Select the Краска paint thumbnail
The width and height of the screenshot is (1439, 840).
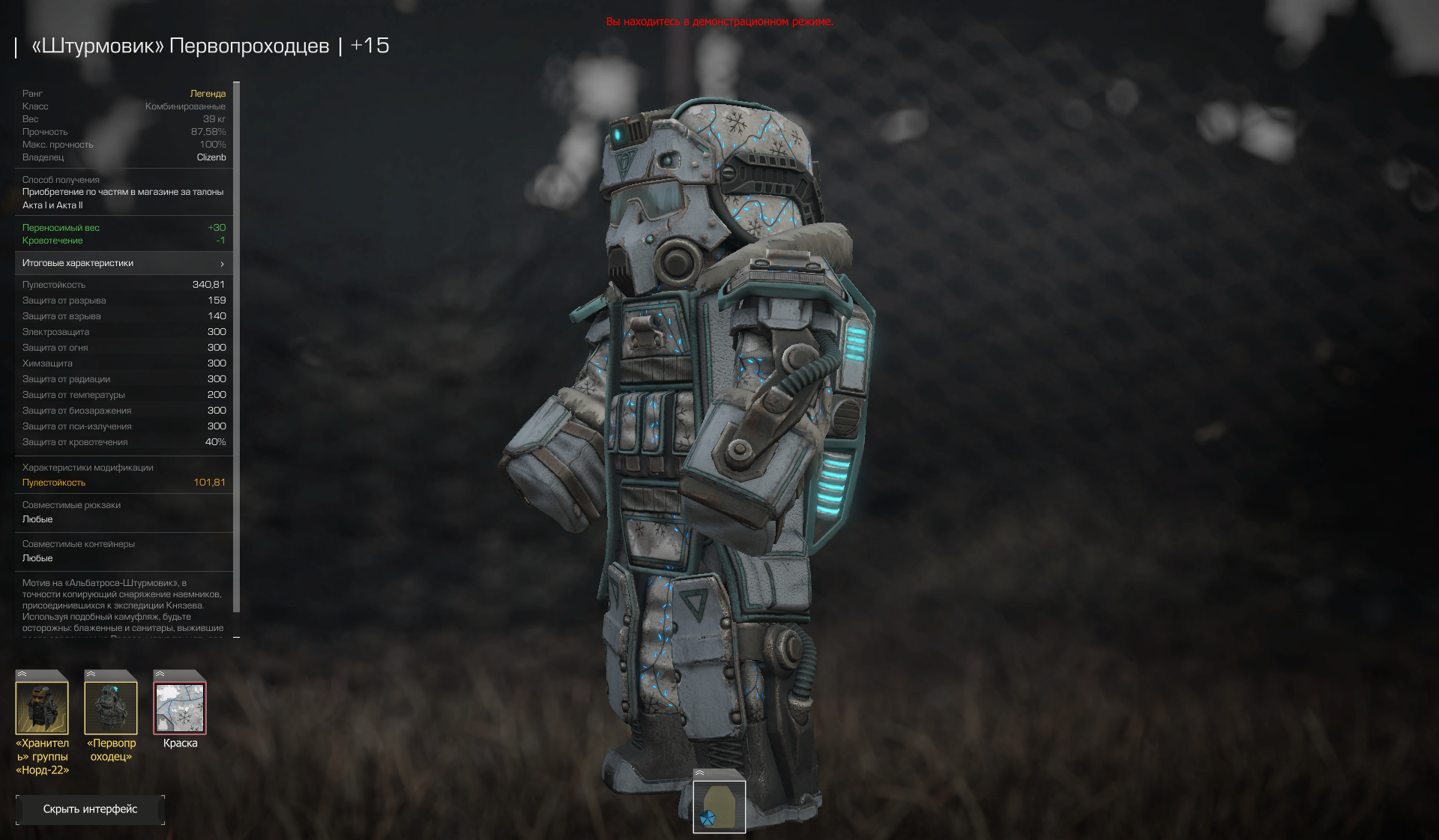click(x=180, y=707)
